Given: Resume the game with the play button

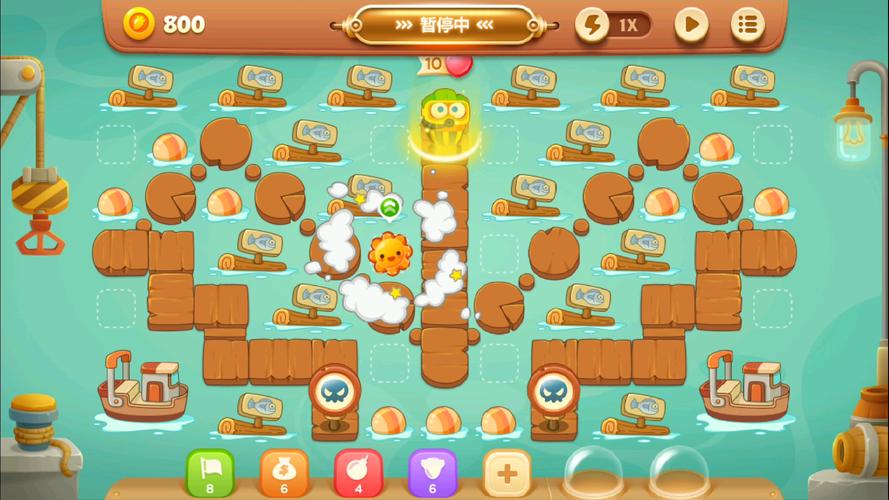Looking at the screenshot, I should click(x=690, y=25).
